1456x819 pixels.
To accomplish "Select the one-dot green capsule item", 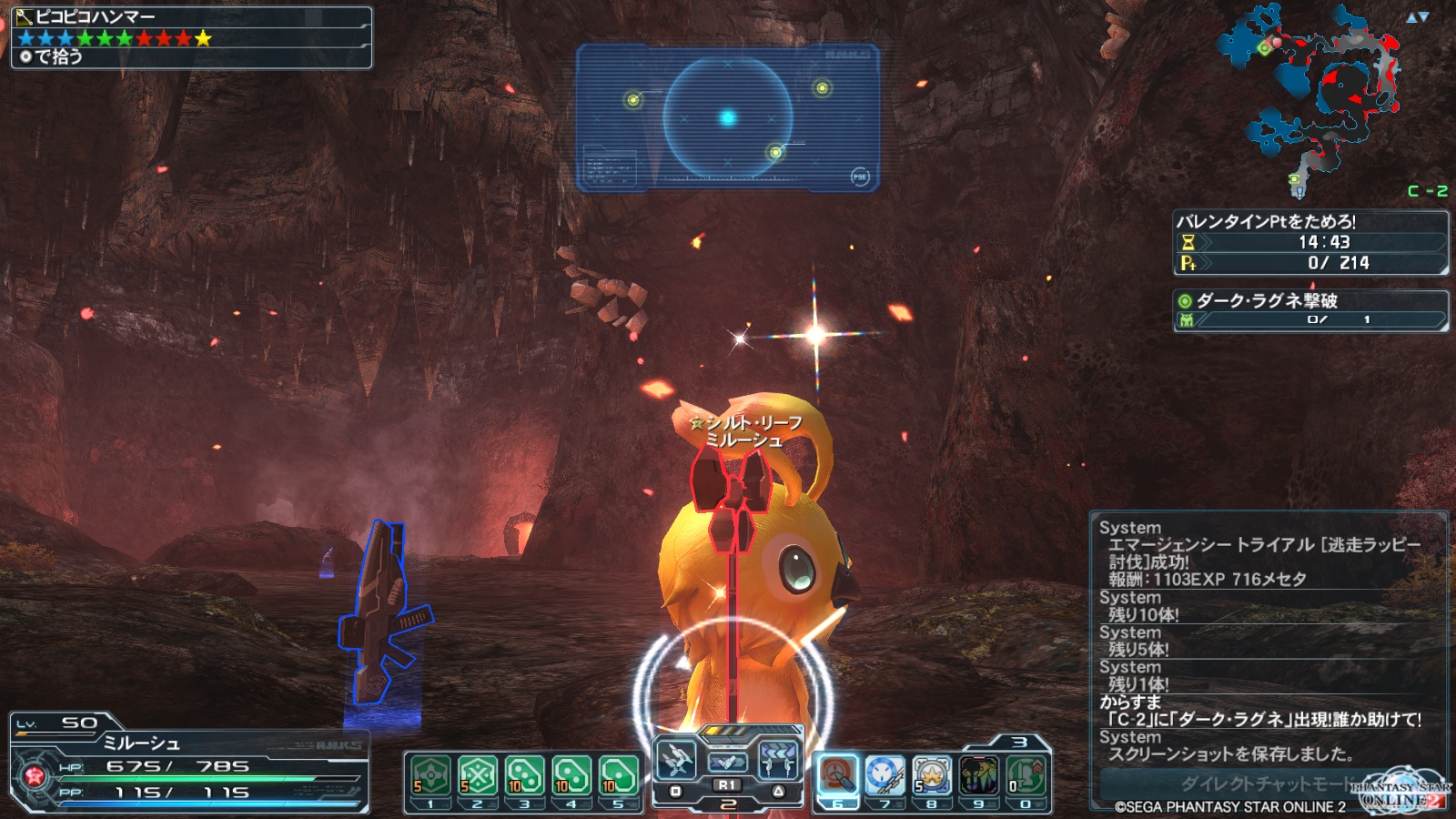I will click(619, 776).
